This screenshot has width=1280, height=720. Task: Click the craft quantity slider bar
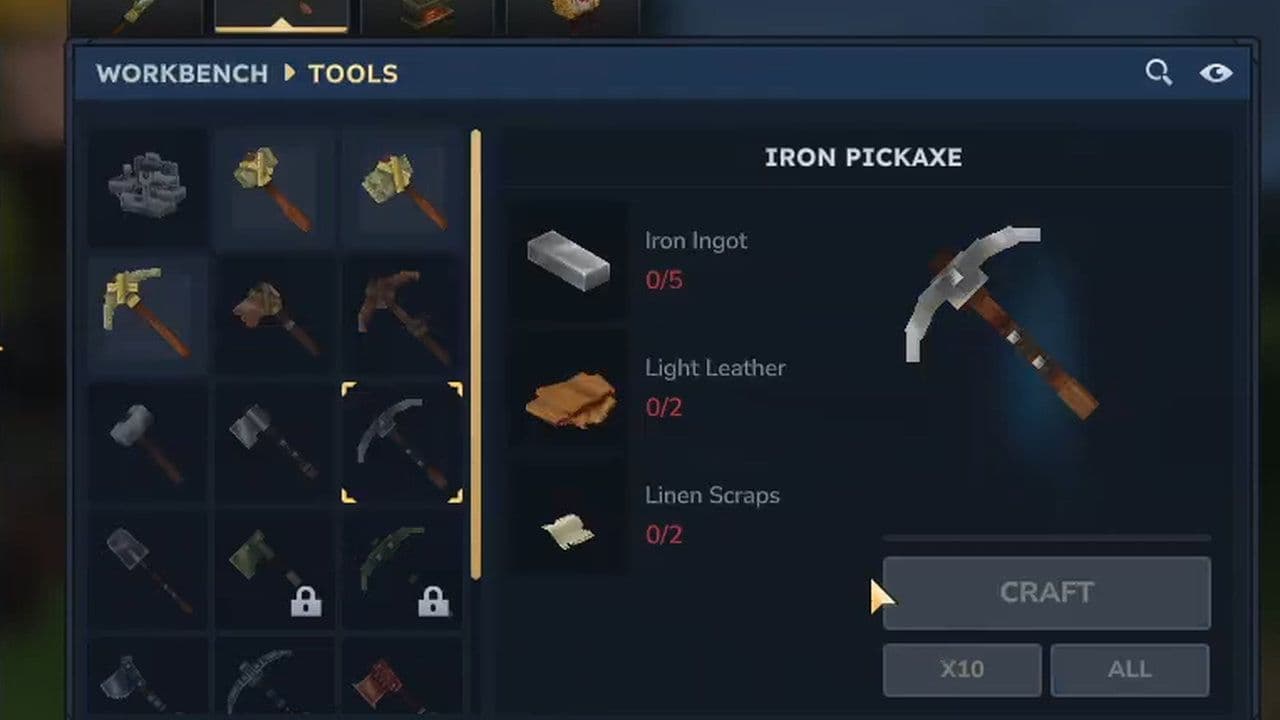click(1046, 537)
